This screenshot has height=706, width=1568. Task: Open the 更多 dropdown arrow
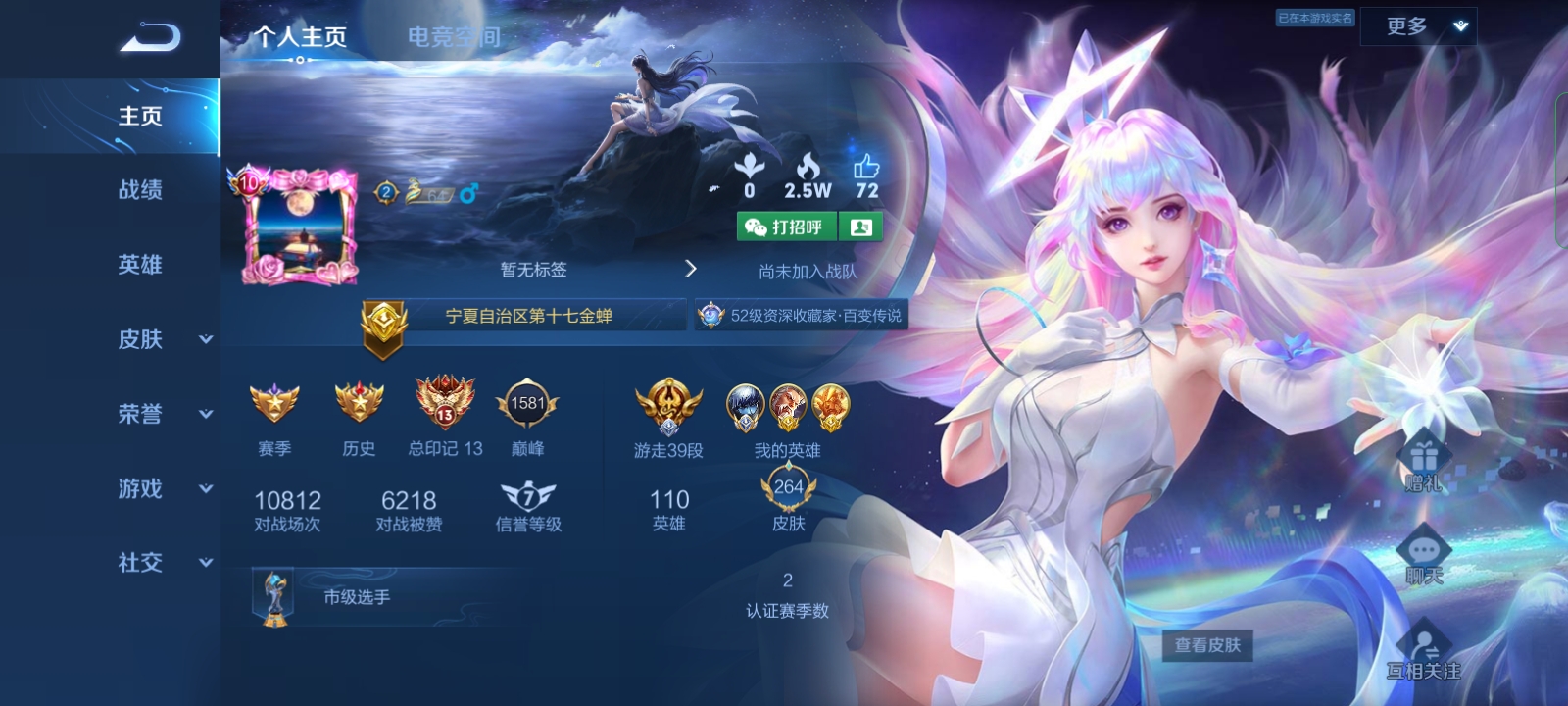pos(1460,26)
